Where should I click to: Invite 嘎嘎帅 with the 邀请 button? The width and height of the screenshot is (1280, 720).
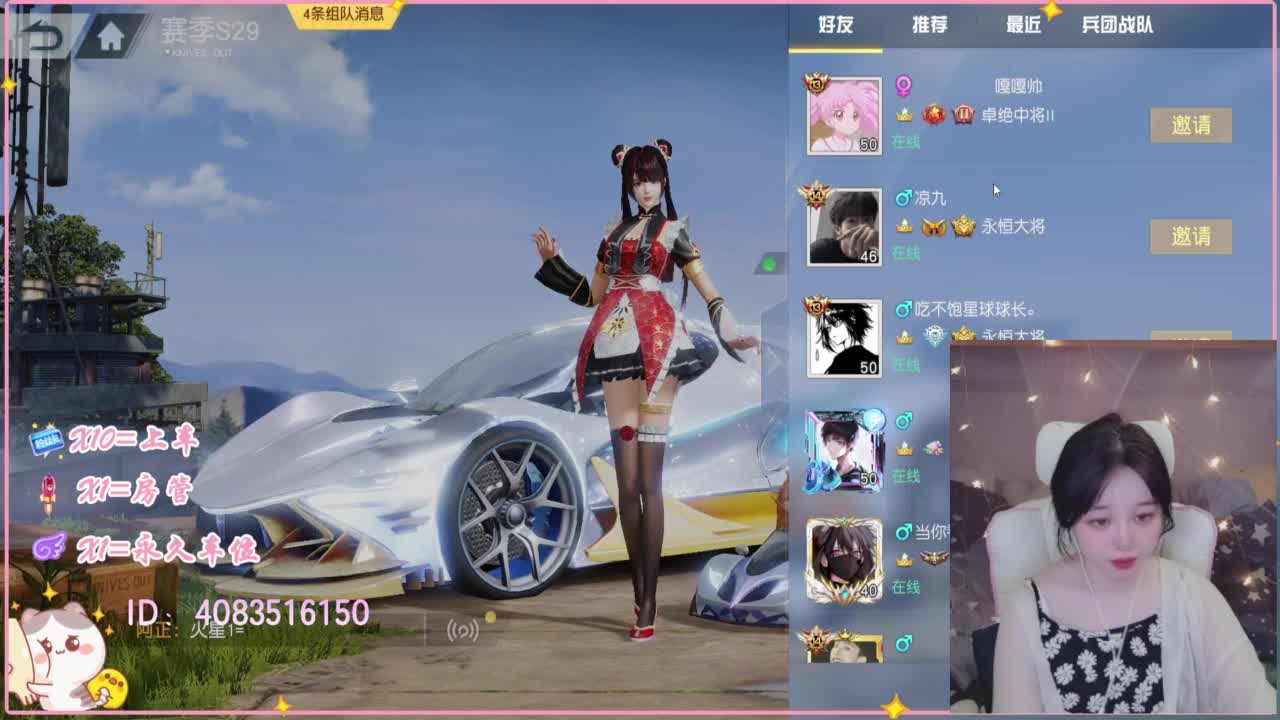(x=1192, y=126)
